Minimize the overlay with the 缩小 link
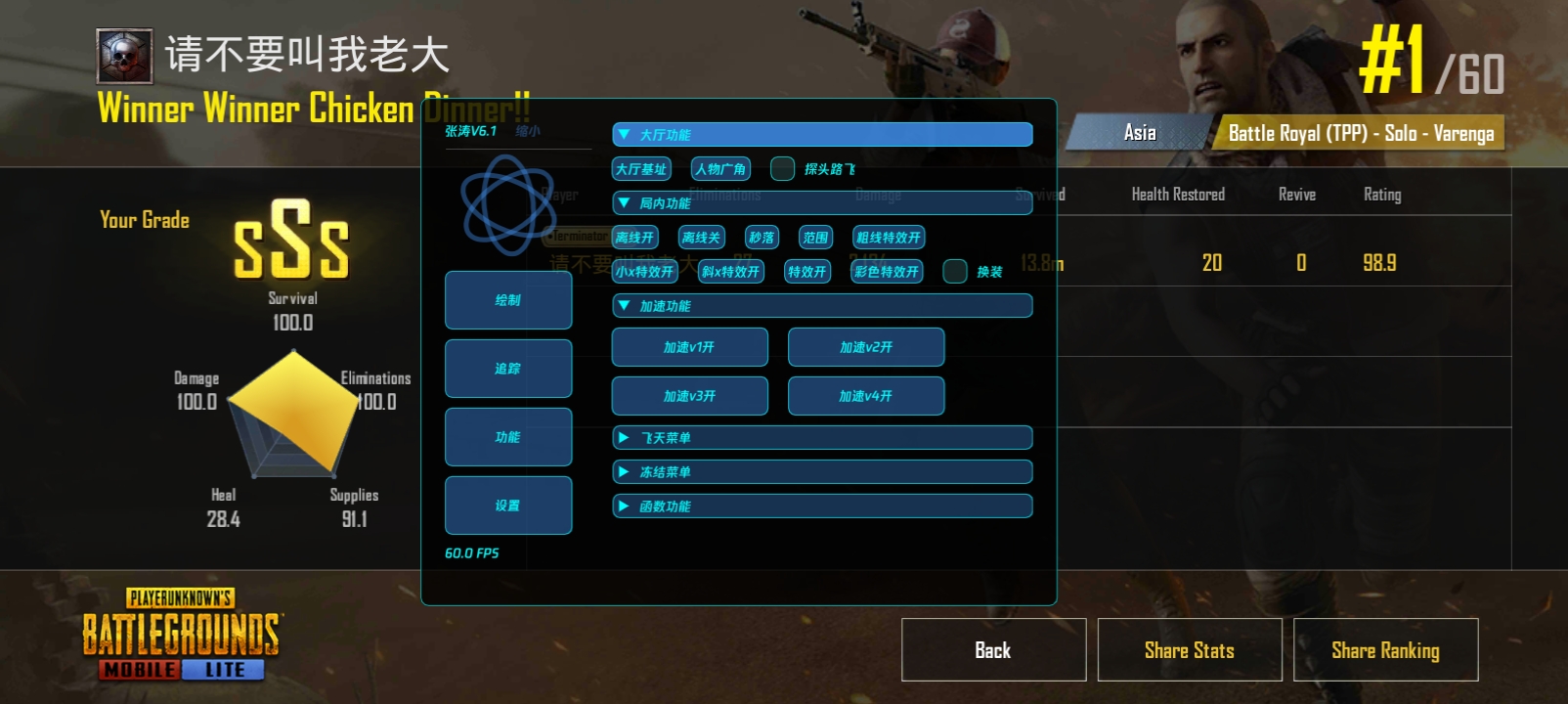 (528, 131)
